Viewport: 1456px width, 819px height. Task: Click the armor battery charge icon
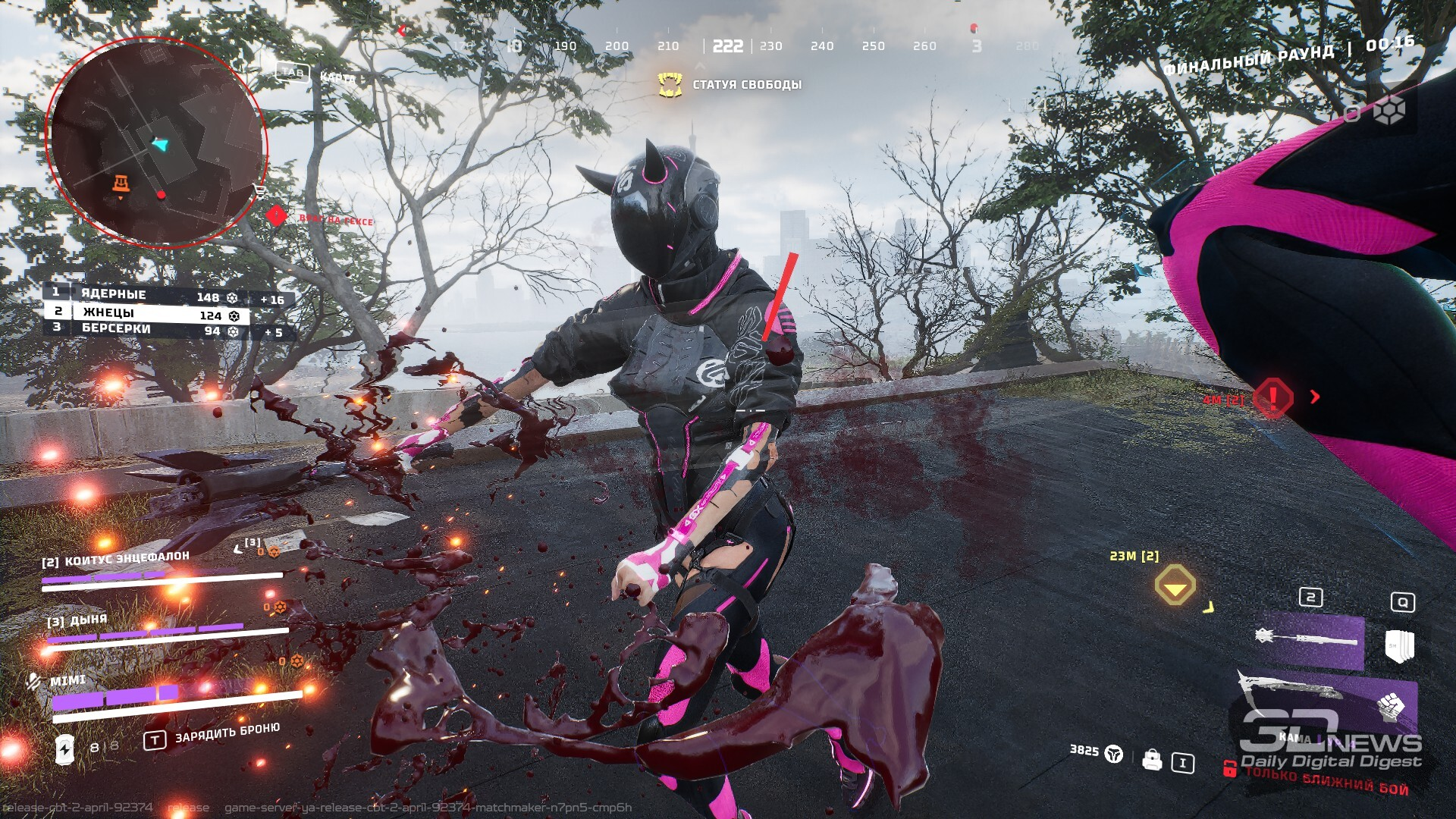pos(64,749)
